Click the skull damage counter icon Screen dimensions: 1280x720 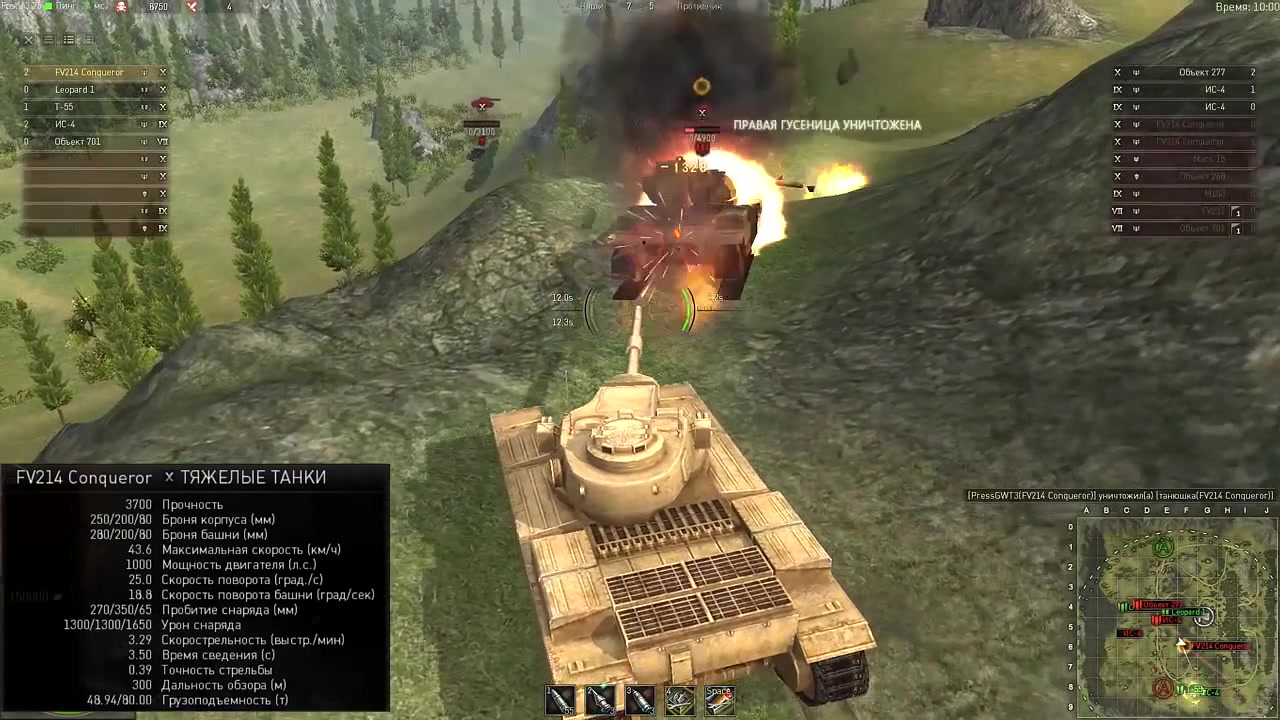pyautogui.click(x=122, y=7)
